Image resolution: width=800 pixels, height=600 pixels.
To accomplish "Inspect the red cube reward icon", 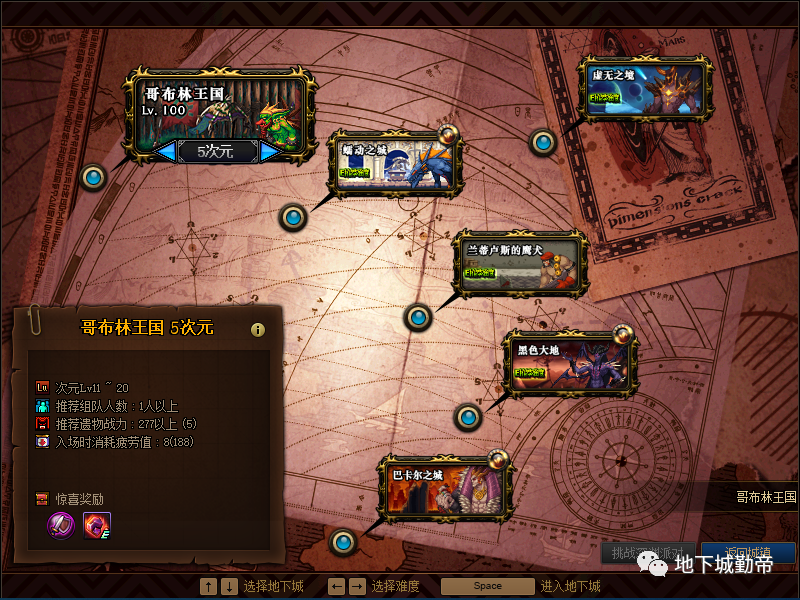I will point(97,523).
